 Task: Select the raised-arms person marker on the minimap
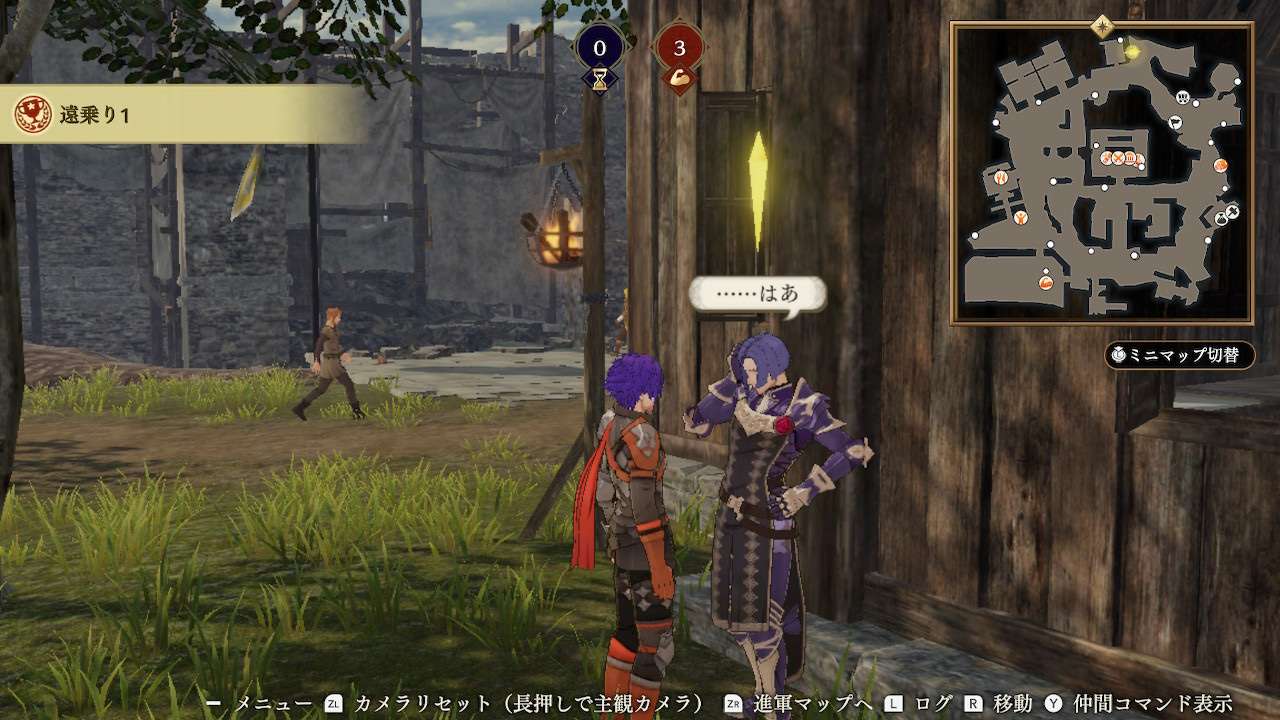coord(1020,217)
